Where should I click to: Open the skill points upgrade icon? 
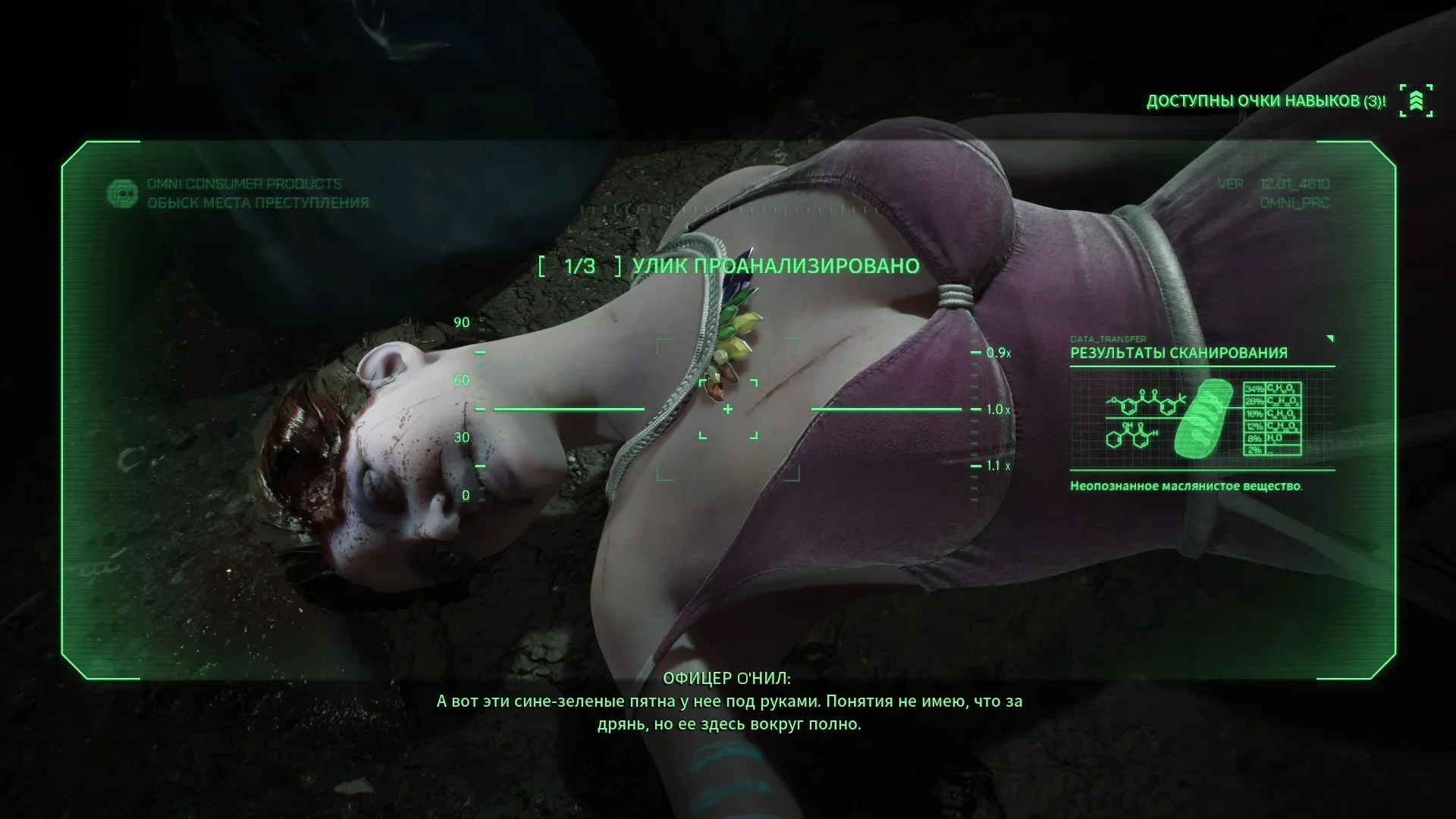(x=1416, y=101)
